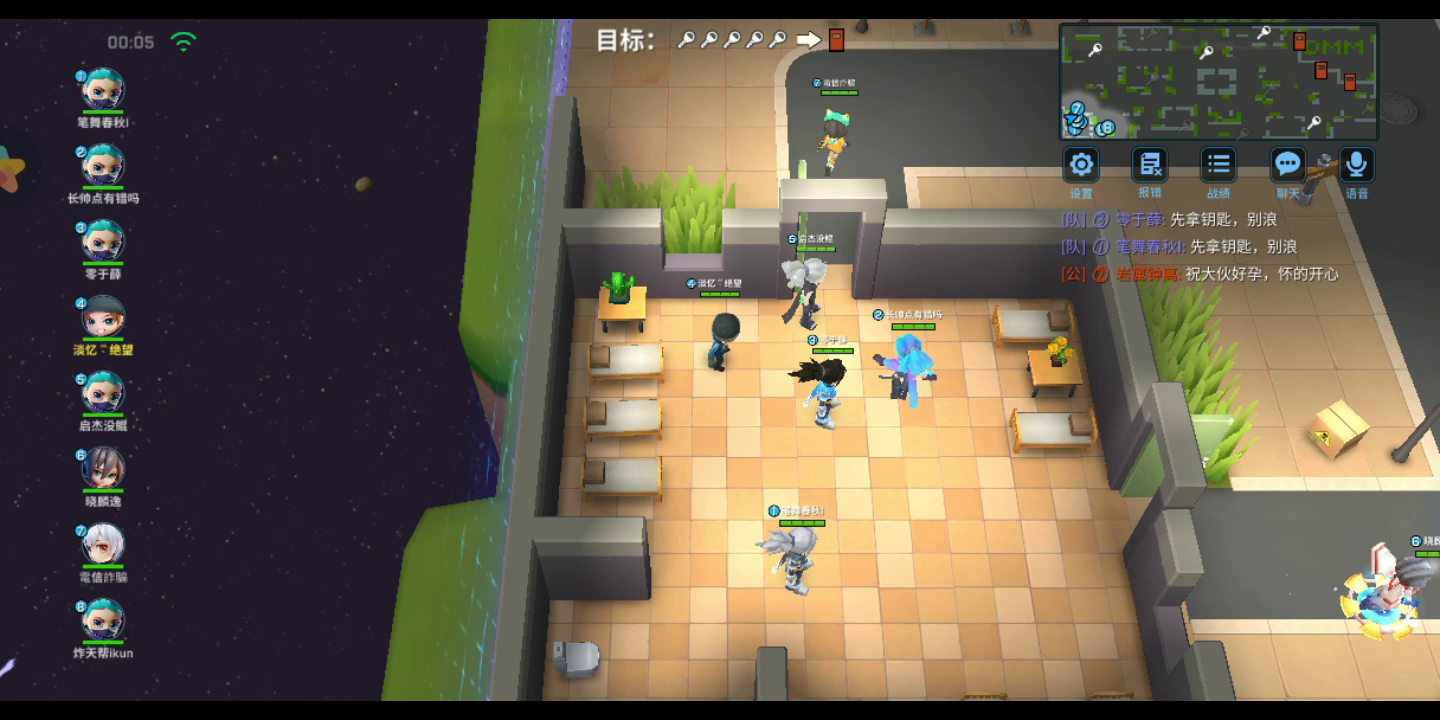Show the 战绩 scoreboard list
This screenshot has width=1440, height=720.
point(1218,165)
